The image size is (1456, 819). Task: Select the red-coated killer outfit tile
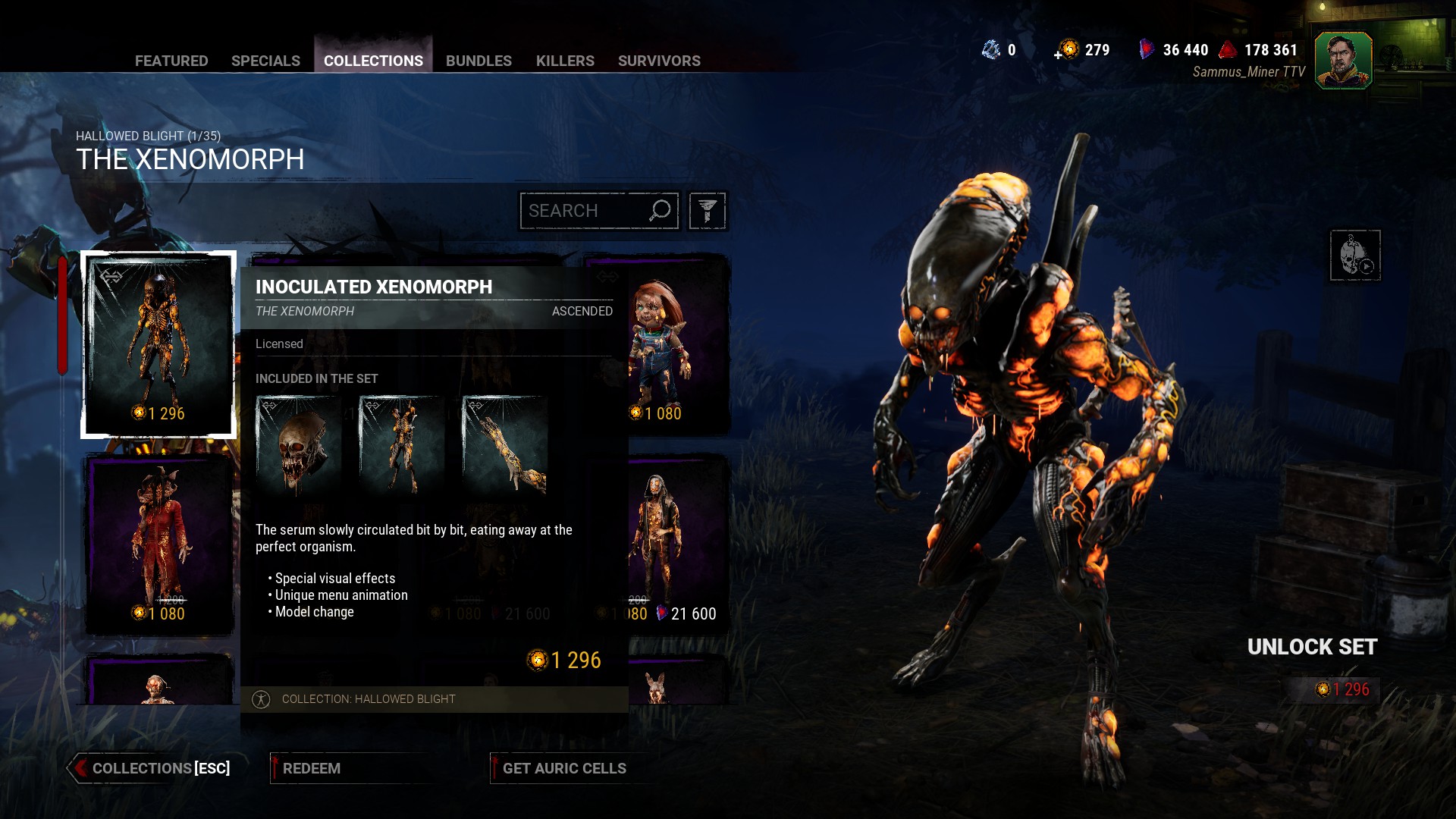[x=158, y=544]
